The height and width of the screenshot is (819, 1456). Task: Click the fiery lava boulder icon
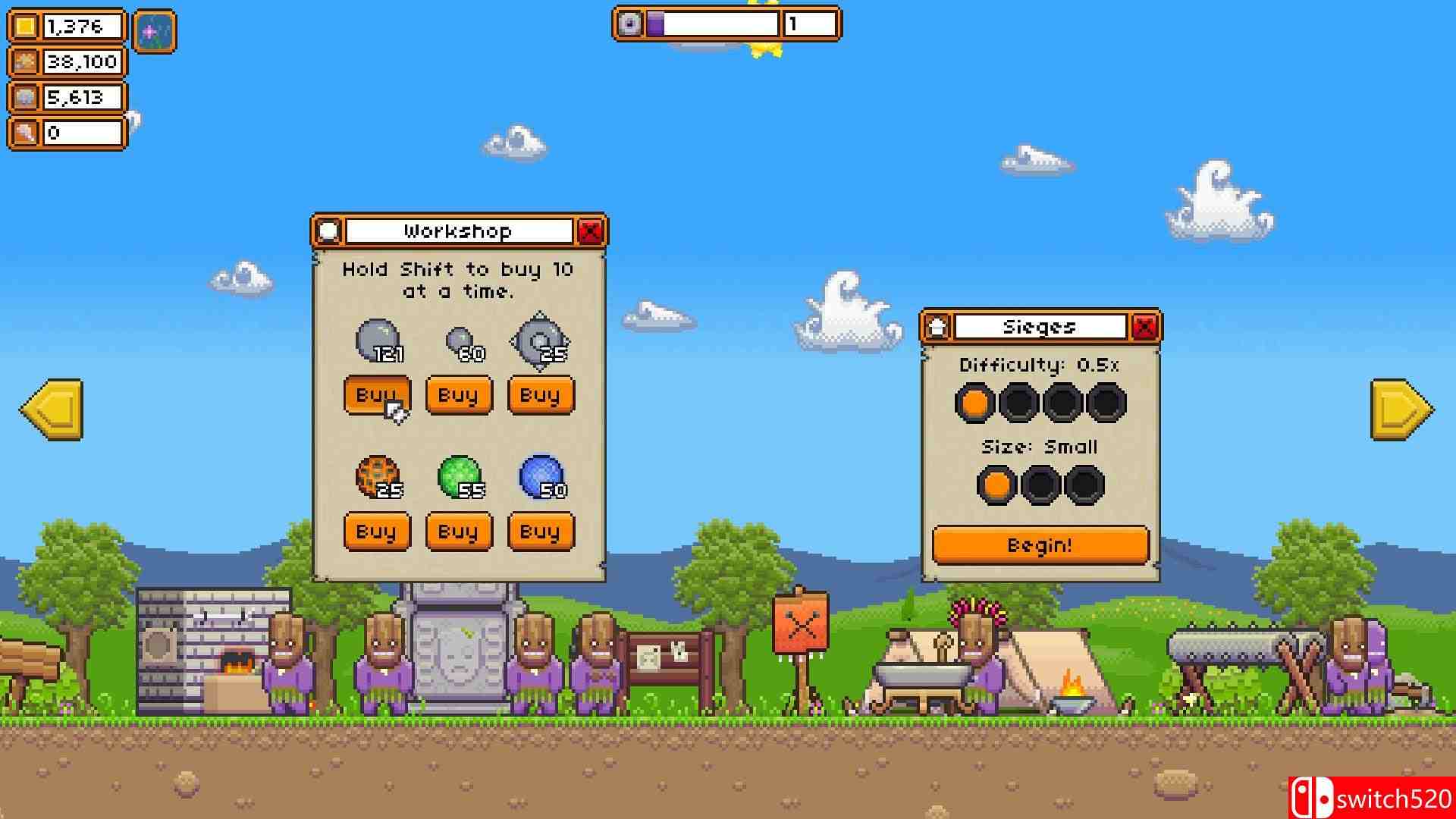point(377,476)
